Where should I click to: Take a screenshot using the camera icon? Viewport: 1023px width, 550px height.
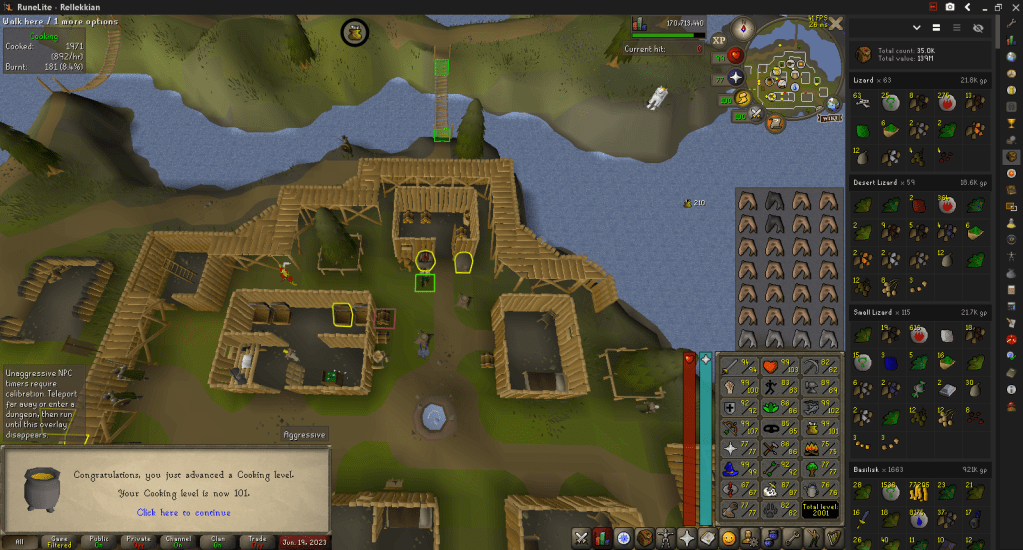(x=950, y=6)
